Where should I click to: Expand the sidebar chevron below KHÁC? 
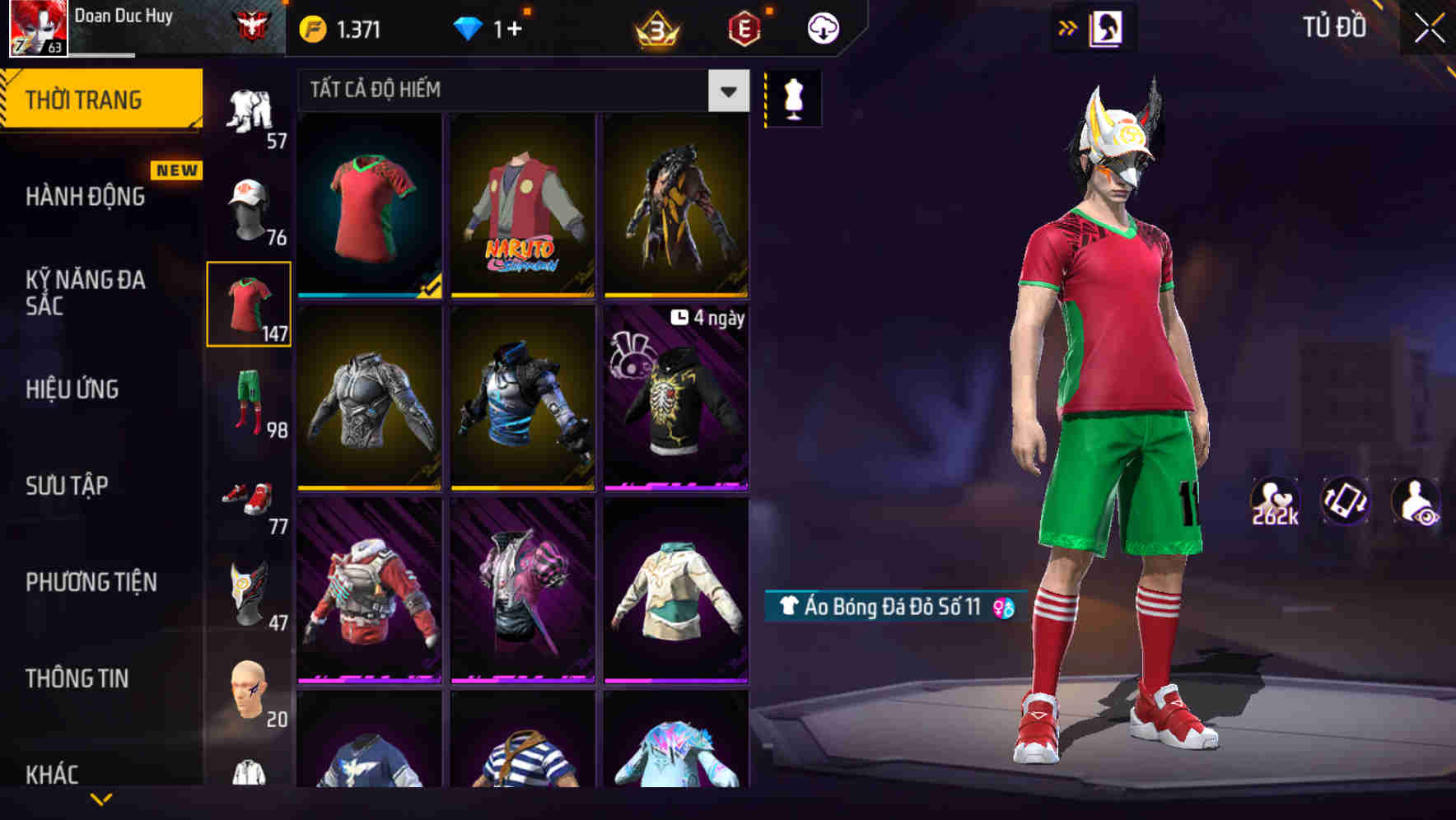pyautogui.click(x=101, y=797)
